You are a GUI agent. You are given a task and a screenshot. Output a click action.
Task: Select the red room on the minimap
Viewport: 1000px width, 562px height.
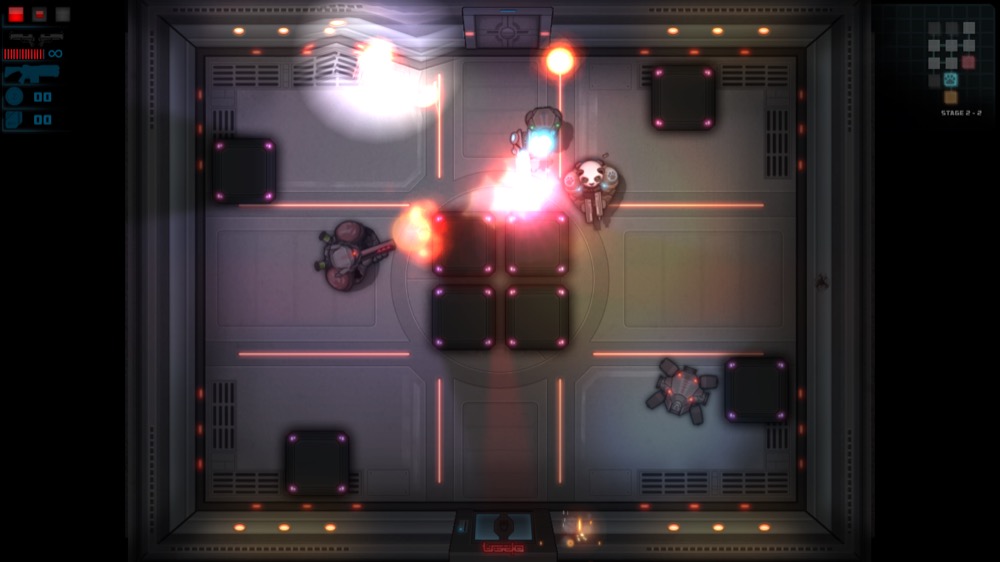point(968,63)
